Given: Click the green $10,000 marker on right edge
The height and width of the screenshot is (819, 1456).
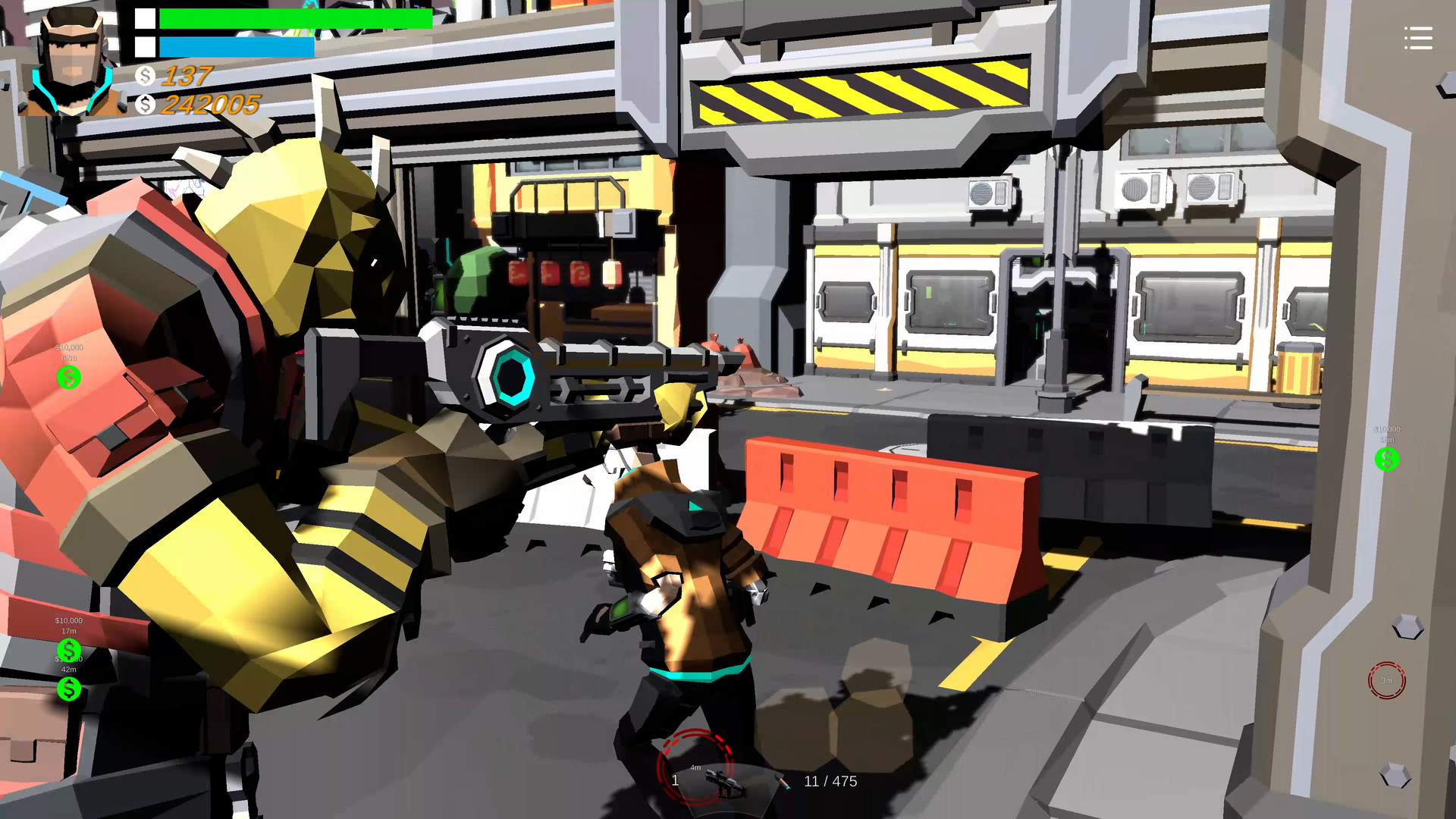Looking at the screenshot, I should click(1387, 459).
